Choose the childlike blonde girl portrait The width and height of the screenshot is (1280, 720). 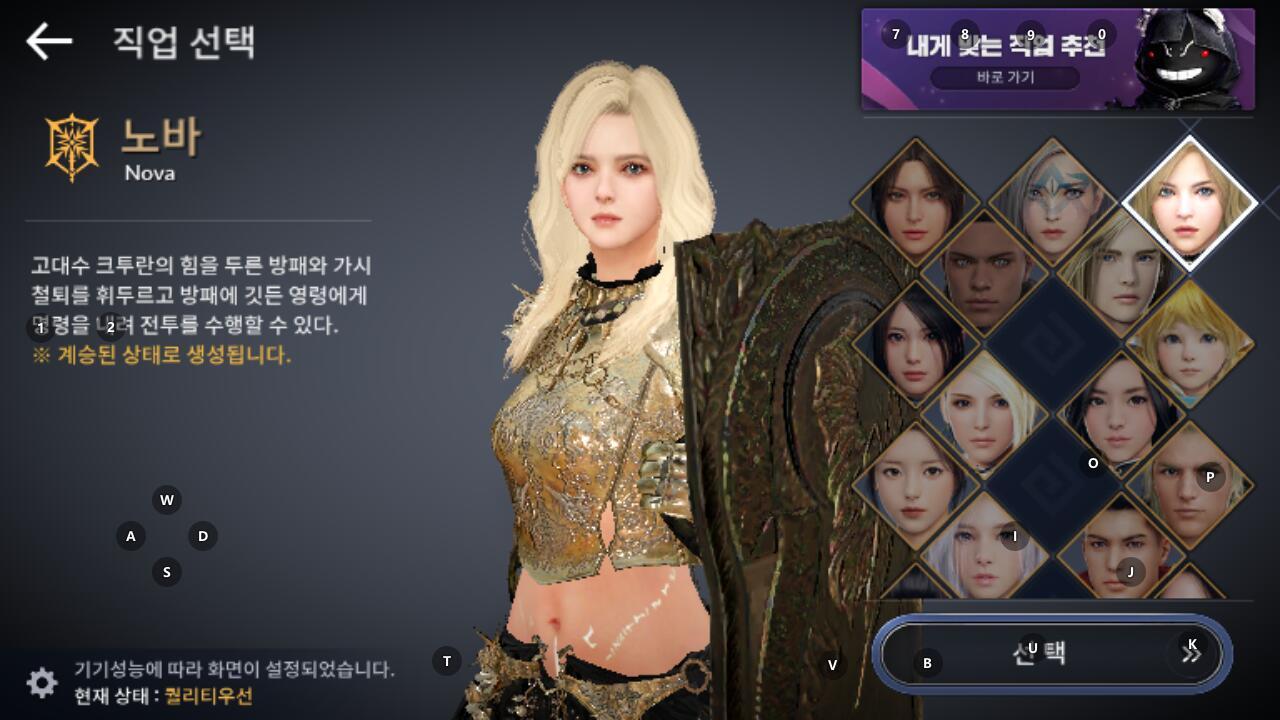pos(1189,343)
